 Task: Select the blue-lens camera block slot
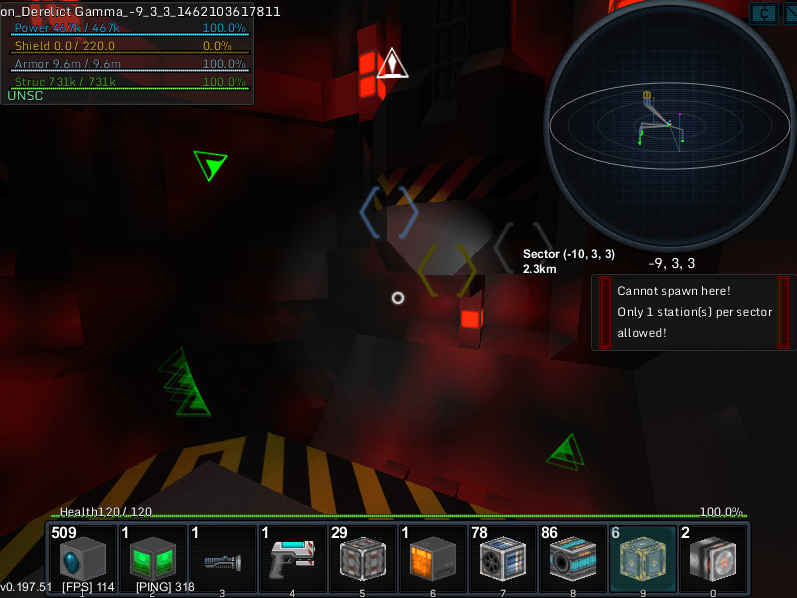(x=83, y=559)
